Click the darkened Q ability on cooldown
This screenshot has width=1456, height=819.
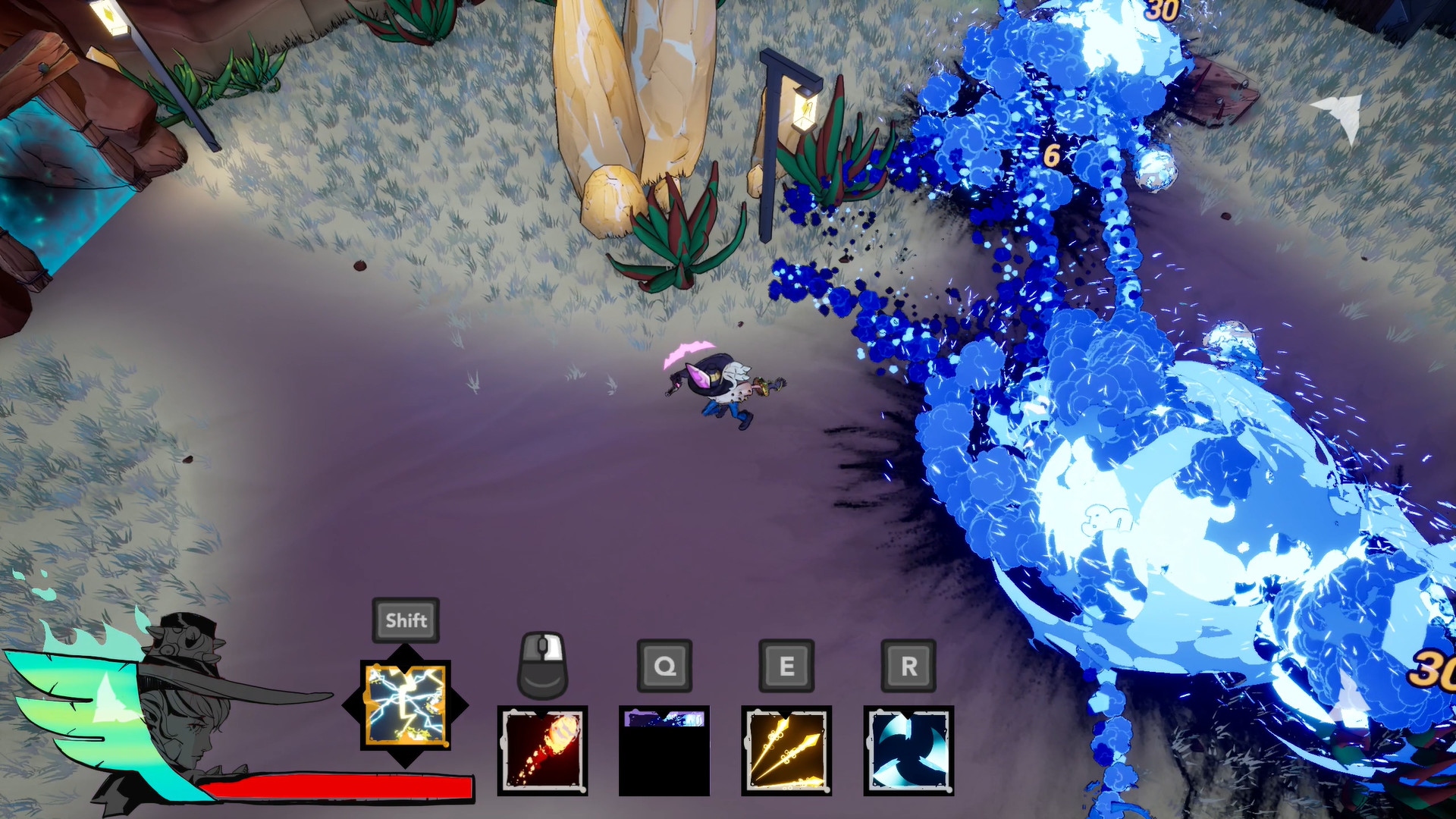tap(663, 751)
